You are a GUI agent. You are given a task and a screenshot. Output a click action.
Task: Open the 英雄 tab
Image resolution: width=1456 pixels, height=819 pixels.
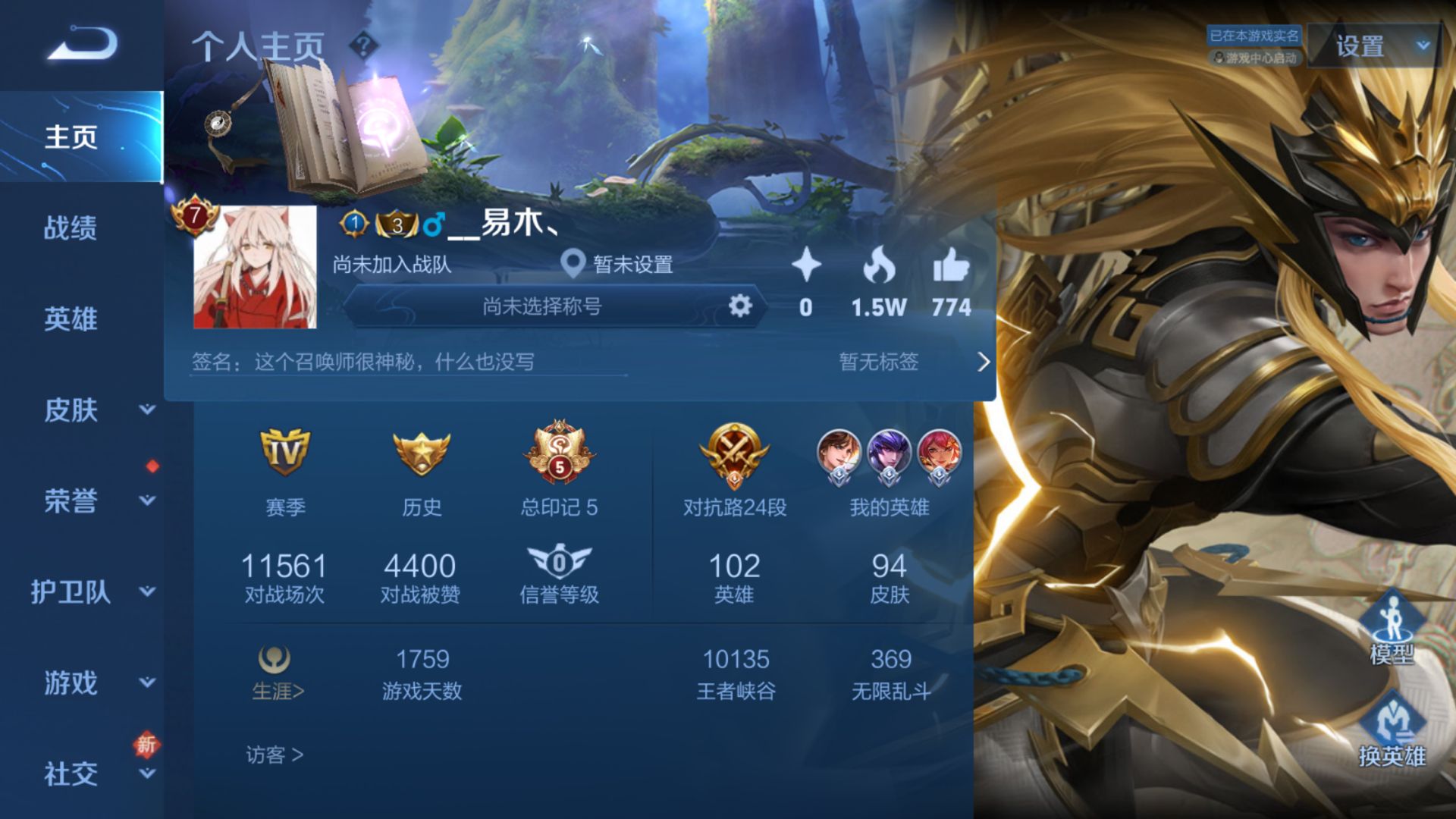point(71,318)
